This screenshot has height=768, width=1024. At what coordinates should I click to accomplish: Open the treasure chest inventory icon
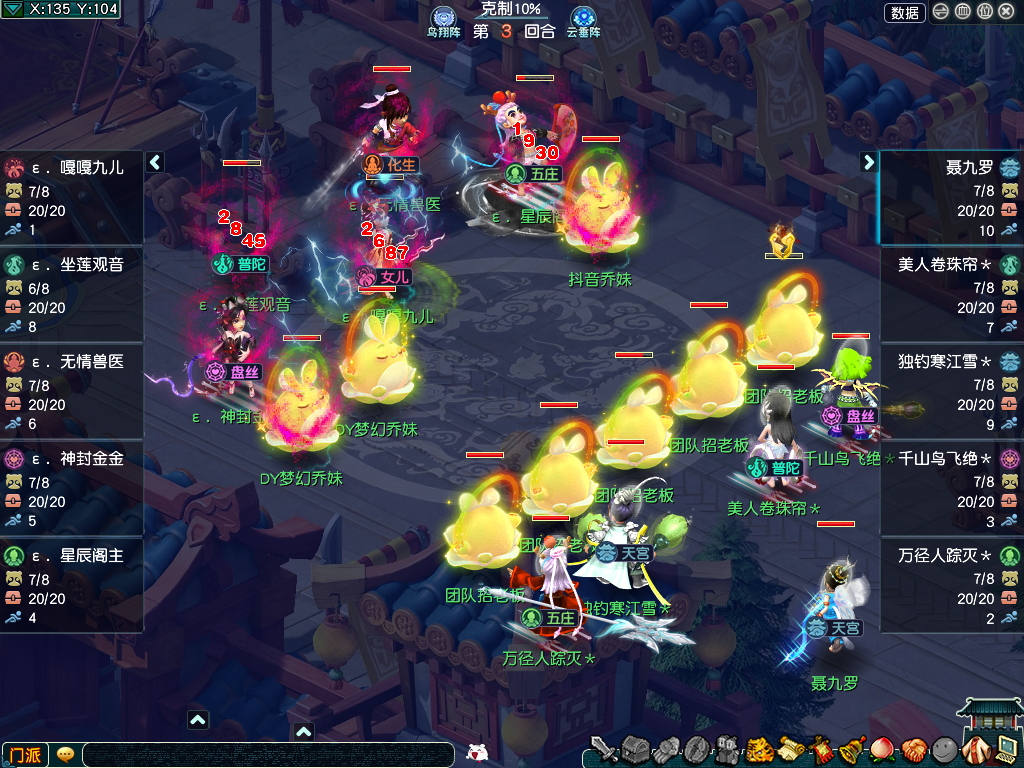636,749
